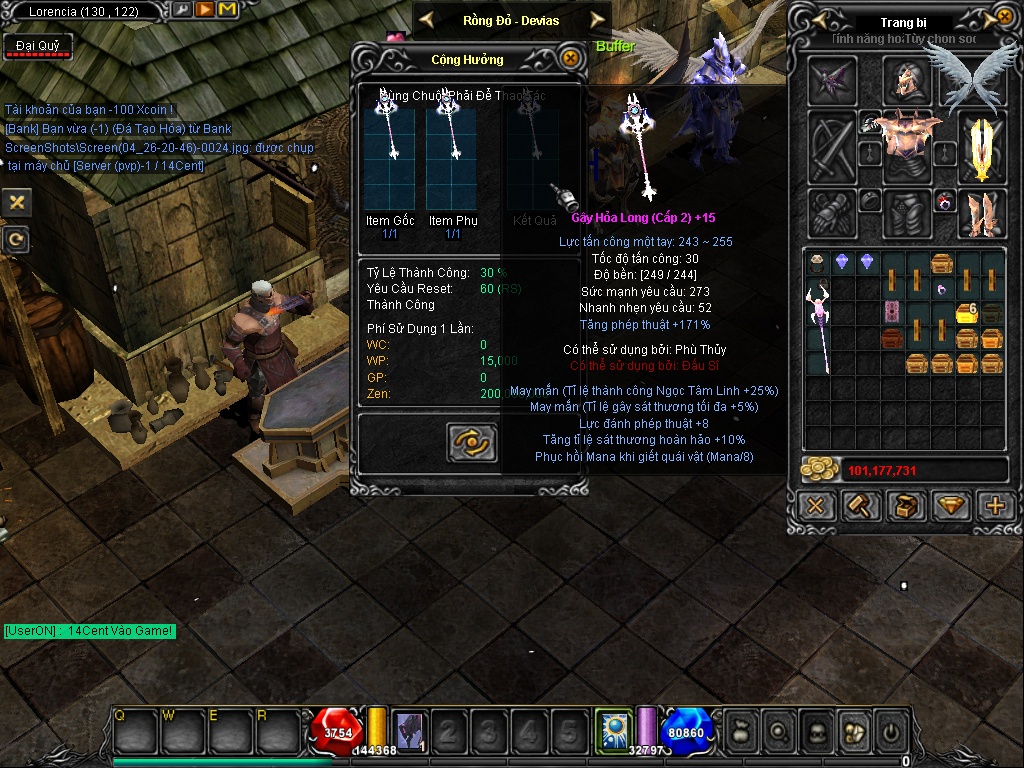Close the Cộng Hưởng window
This screenshot has width=1024, height=768.
click(x=570, y=58)
